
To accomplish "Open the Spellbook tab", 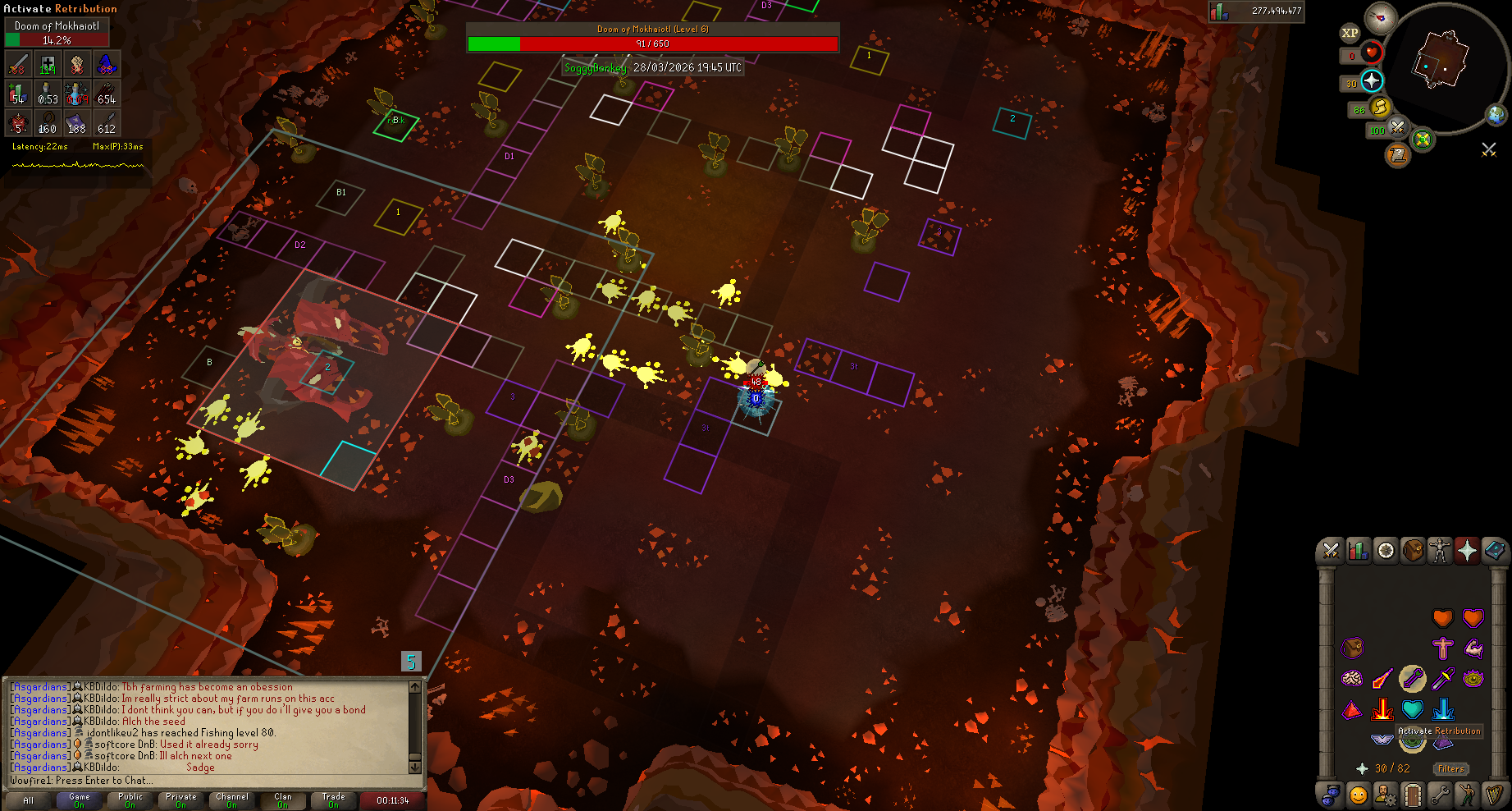I will pos(1494,551).
